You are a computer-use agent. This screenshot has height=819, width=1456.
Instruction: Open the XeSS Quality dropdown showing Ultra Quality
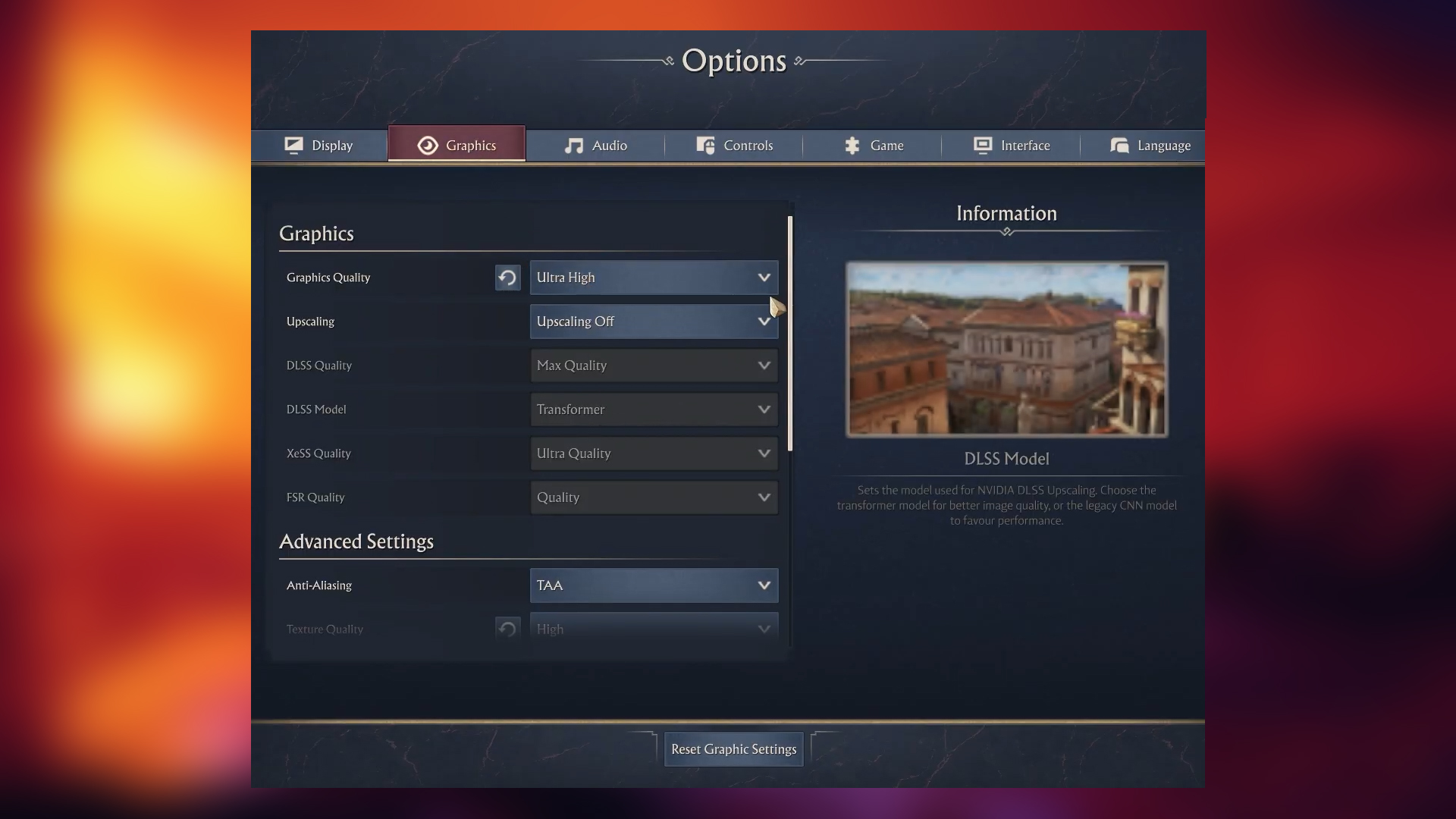point(653,453)
